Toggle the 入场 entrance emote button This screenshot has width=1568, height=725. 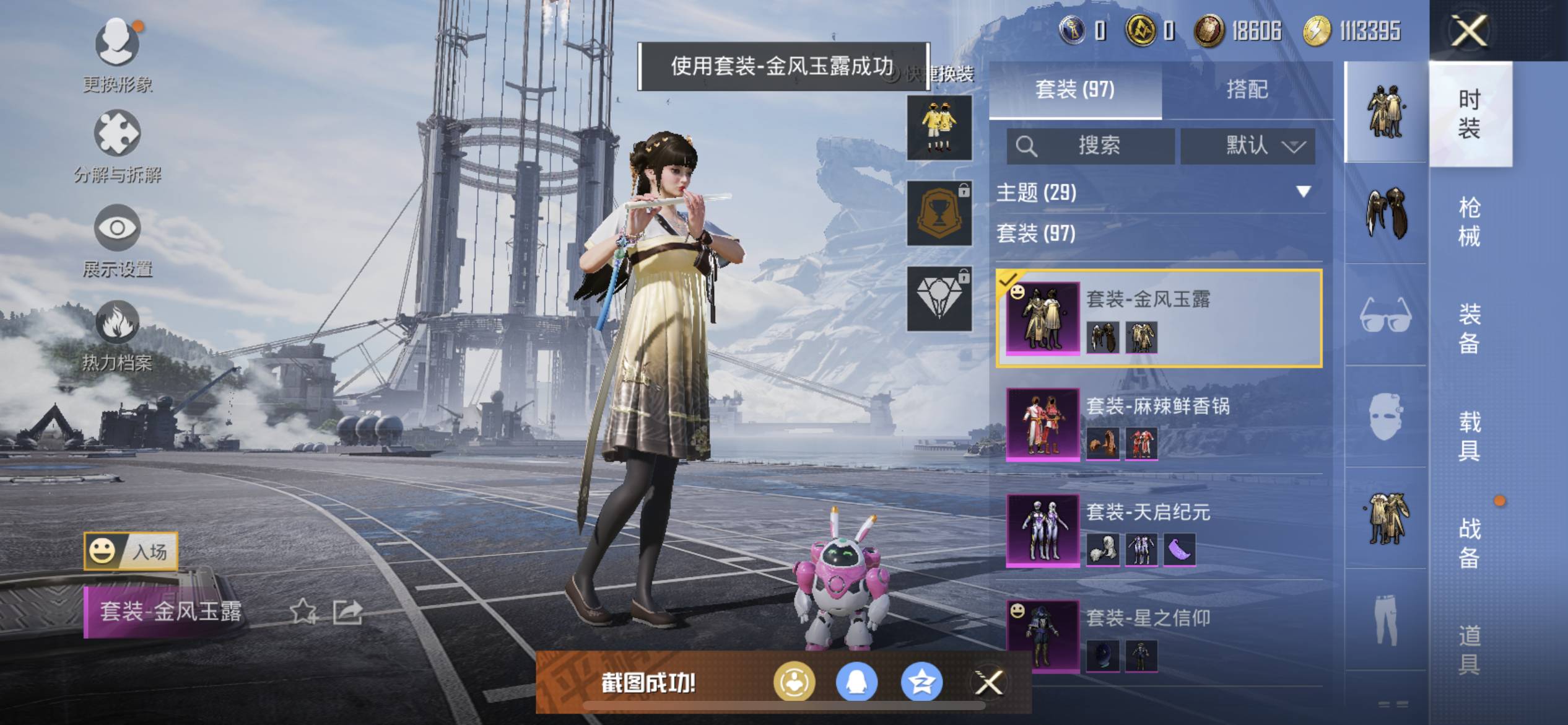tap(131, 551)
